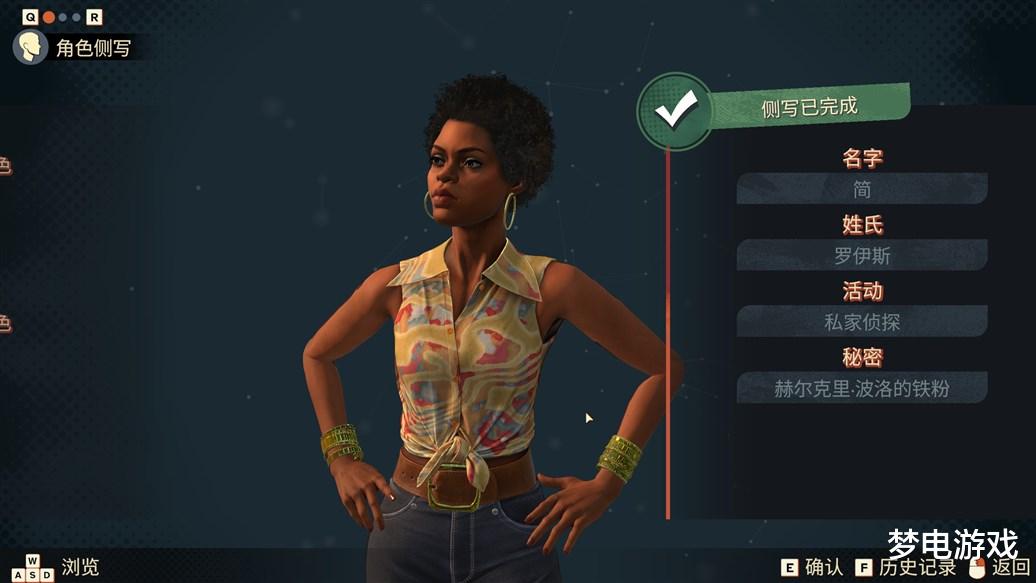
Task: Open the activity field 私家侦探
Action: (862, 321)
